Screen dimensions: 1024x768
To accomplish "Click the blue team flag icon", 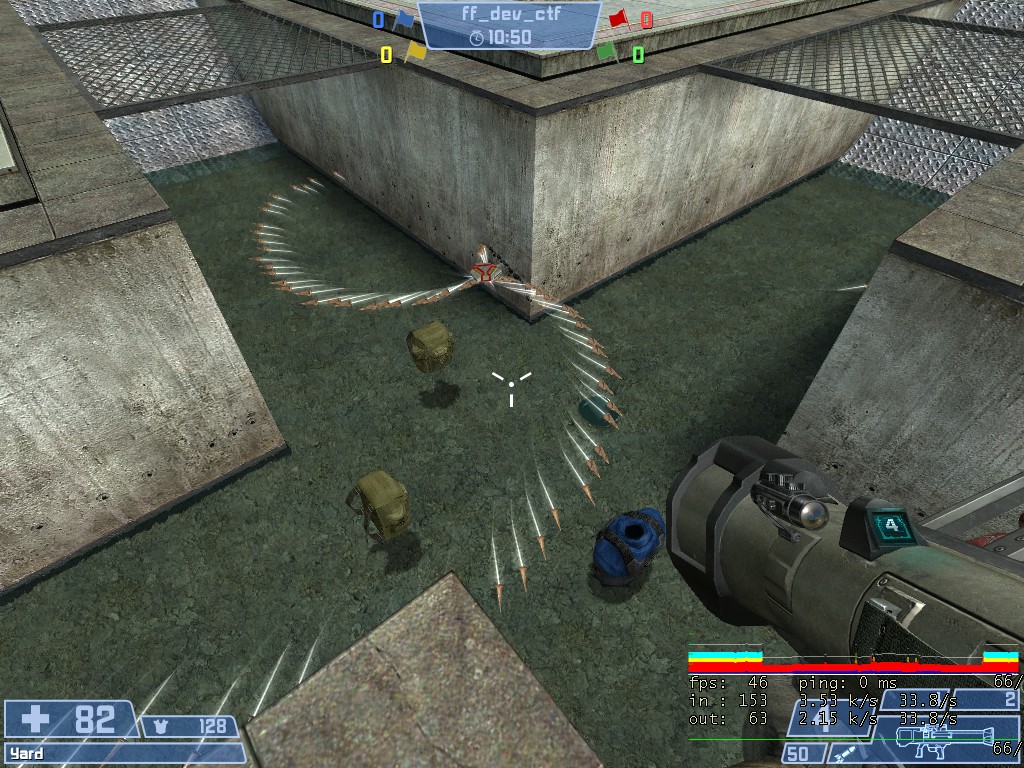I will point(404,18).
